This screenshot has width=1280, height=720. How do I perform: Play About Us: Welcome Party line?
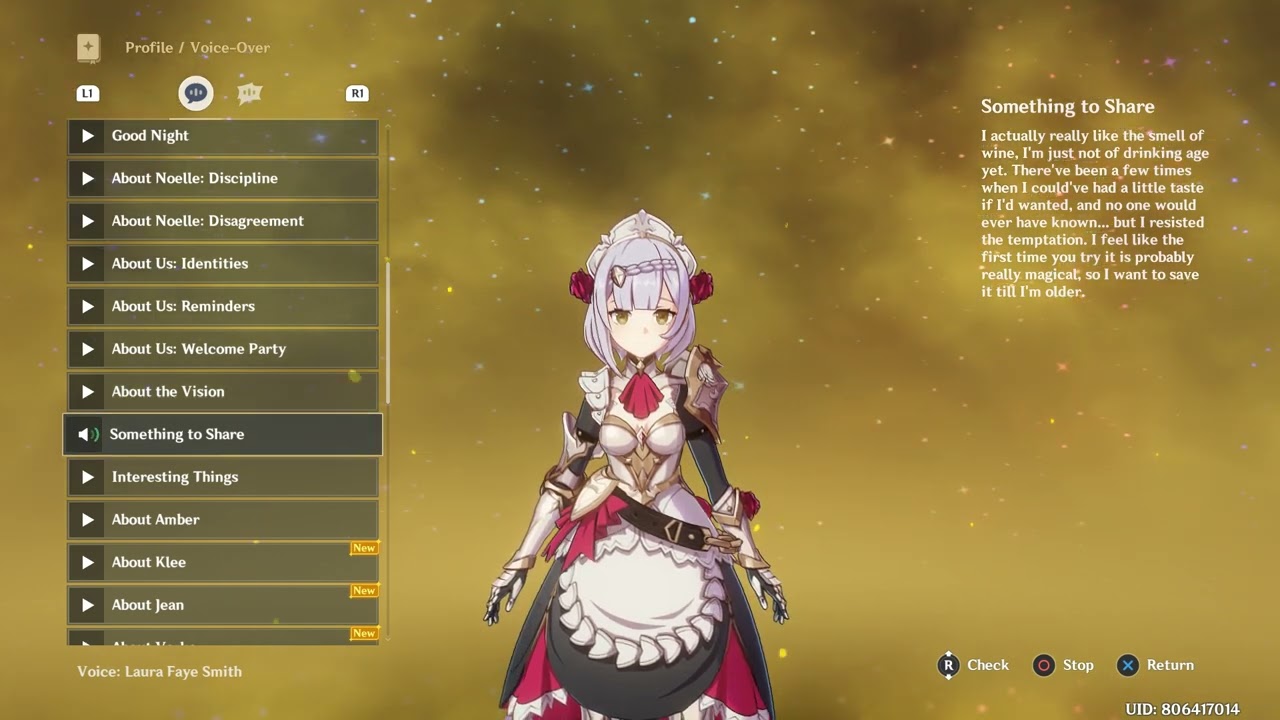pos(222,349)
